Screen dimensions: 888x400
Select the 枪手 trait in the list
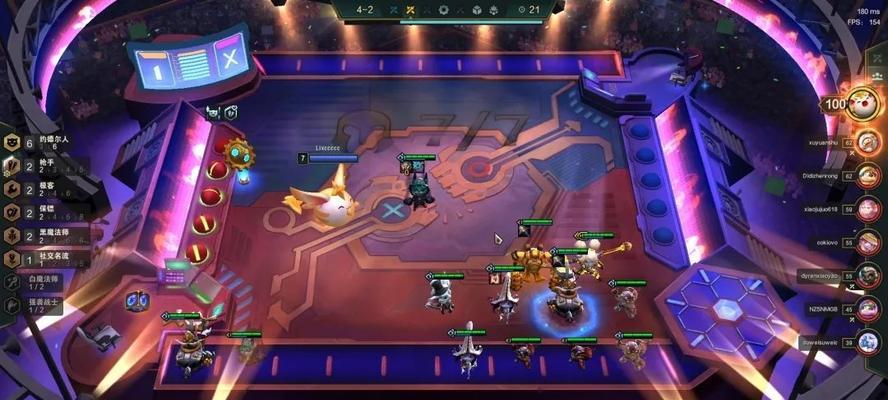pyautogui.click(x=40, y=166)
